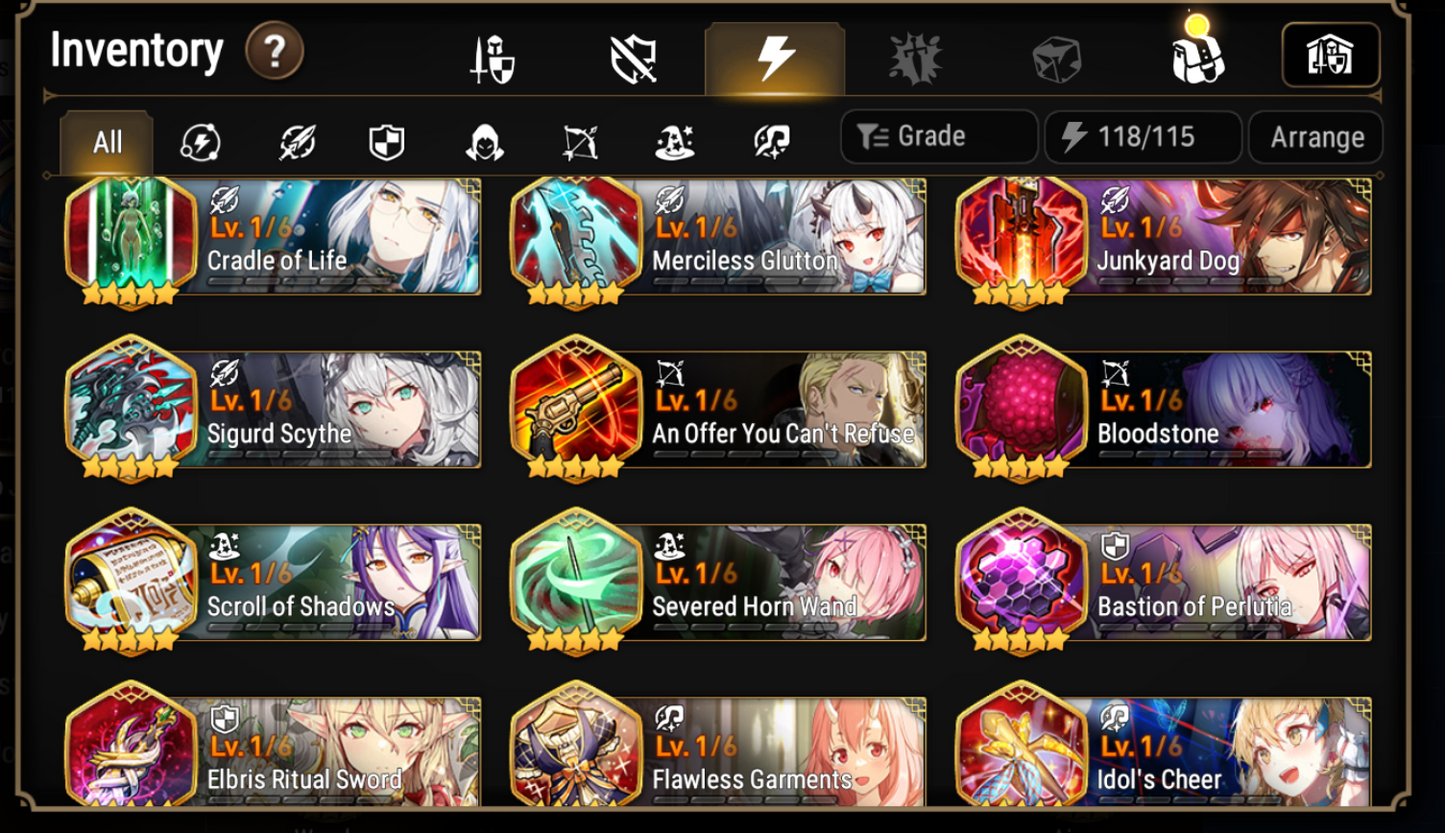Image resolution: width=1445 pixels, height=833 pixels.
Task: Click the Arrange button
Action: click(x=1316, y=137)
